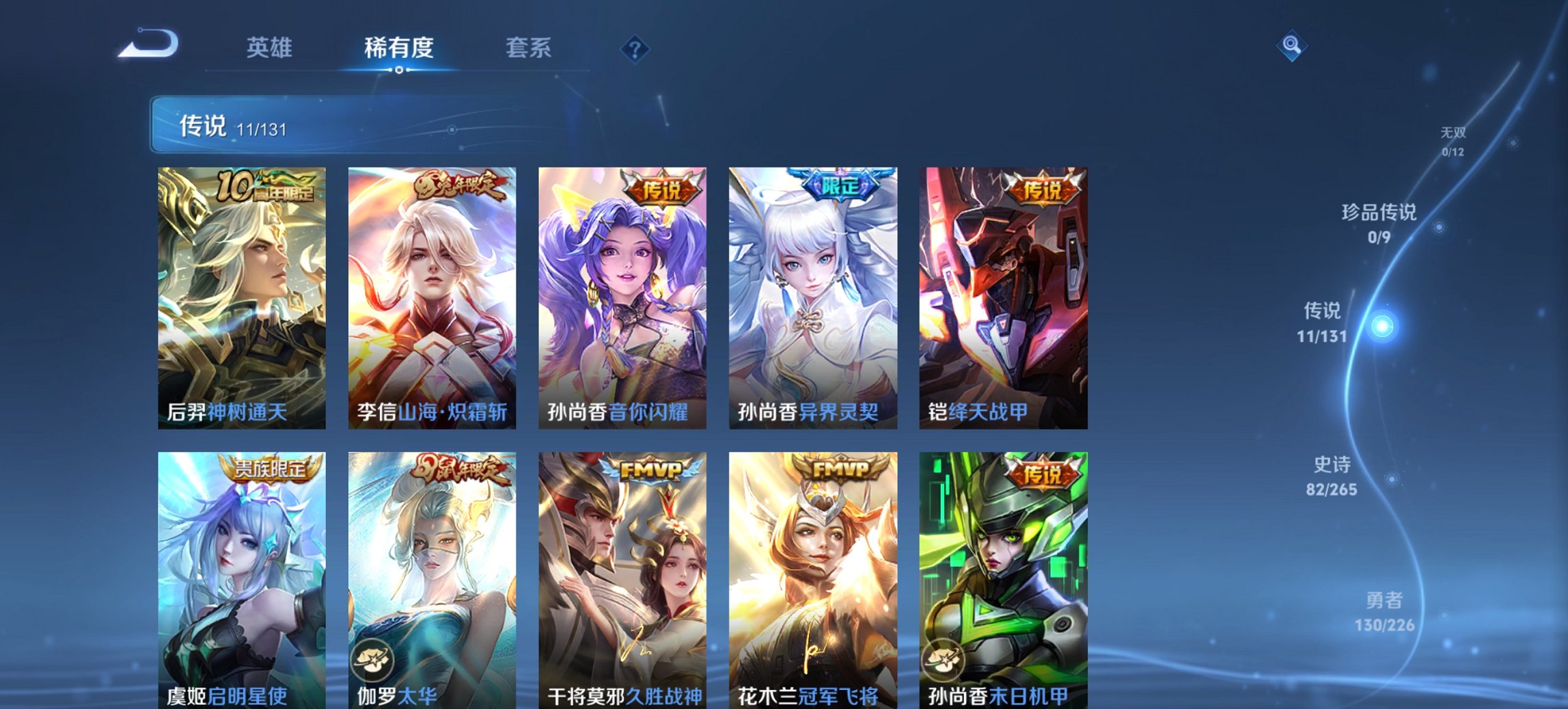Tap the question mark help icon
This screenshot has width=1568, height=709.
634,48
